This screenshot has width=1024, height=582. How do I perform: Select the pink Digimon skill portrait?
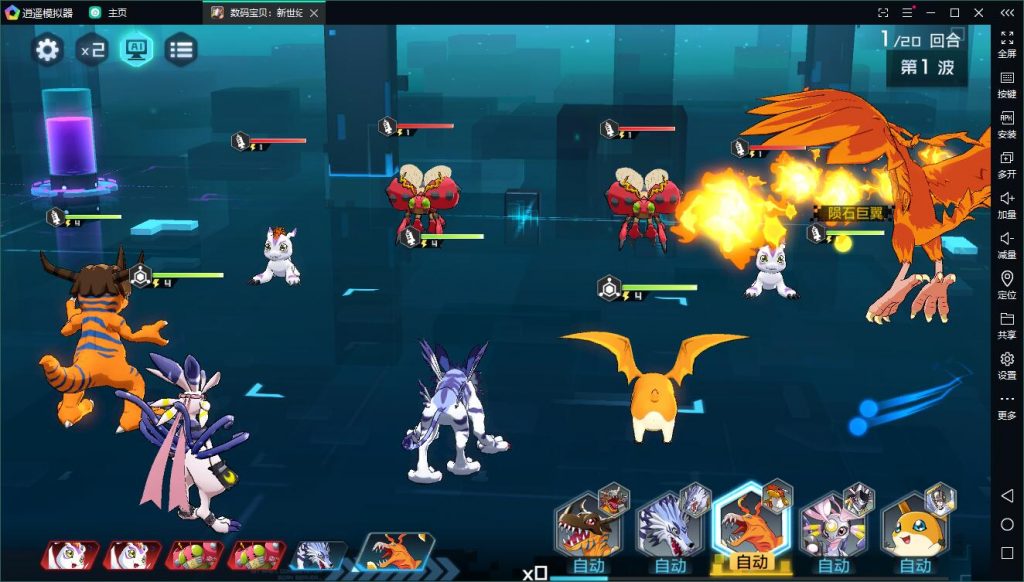[833, 527]
